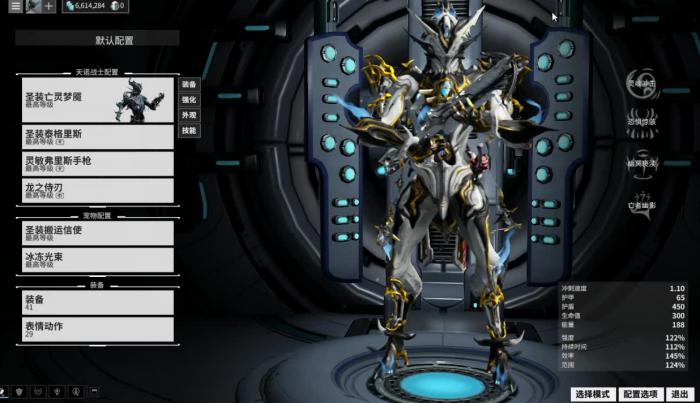Select the 龙之侍刃 melee weapon slot
The image size is (700, 403).
point(97,189)
